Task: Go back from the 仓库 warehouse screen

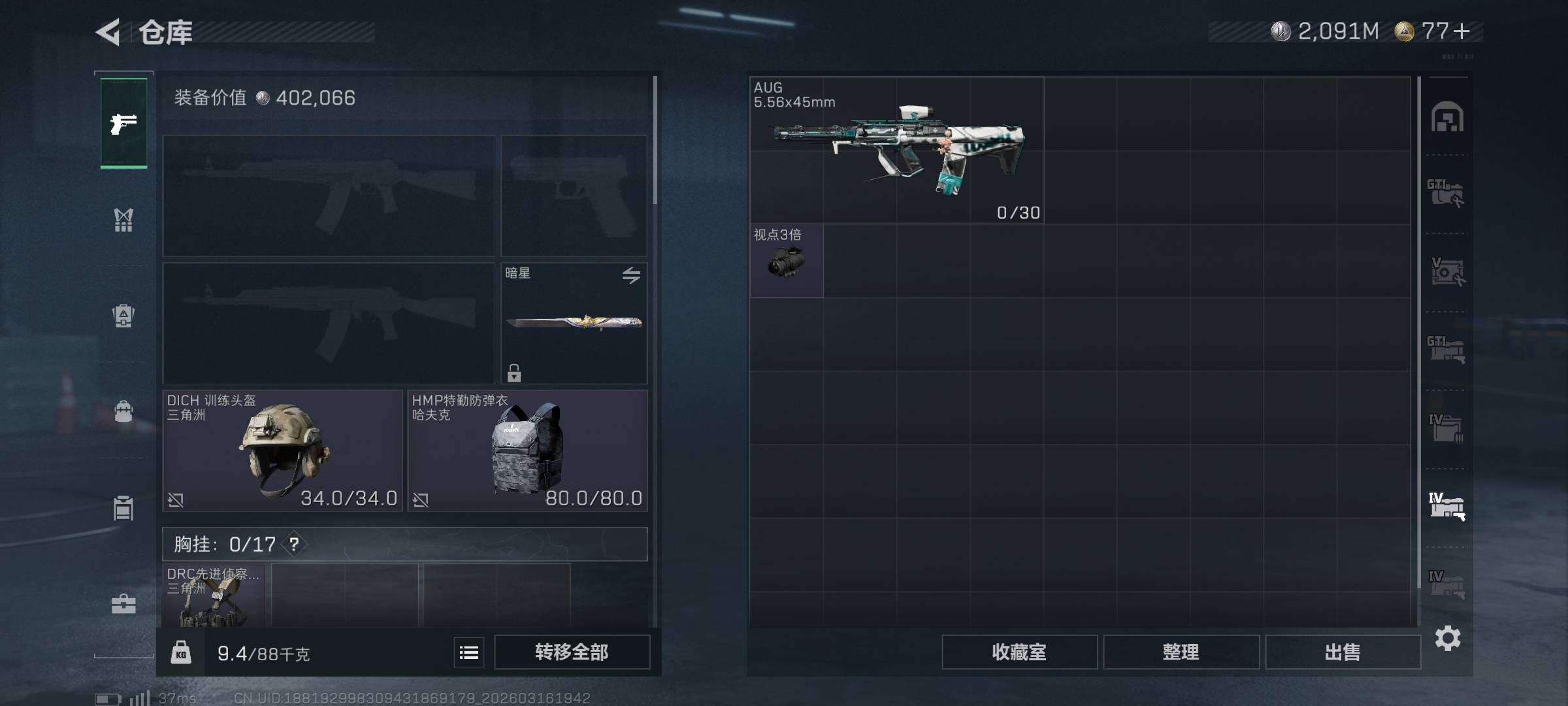Action: click(108, 32)
